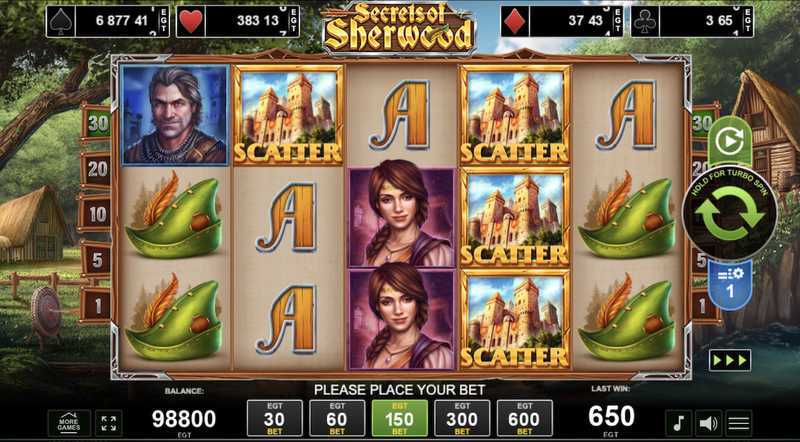Set paylines to 10 on the signpost

(x=97, y=212)
